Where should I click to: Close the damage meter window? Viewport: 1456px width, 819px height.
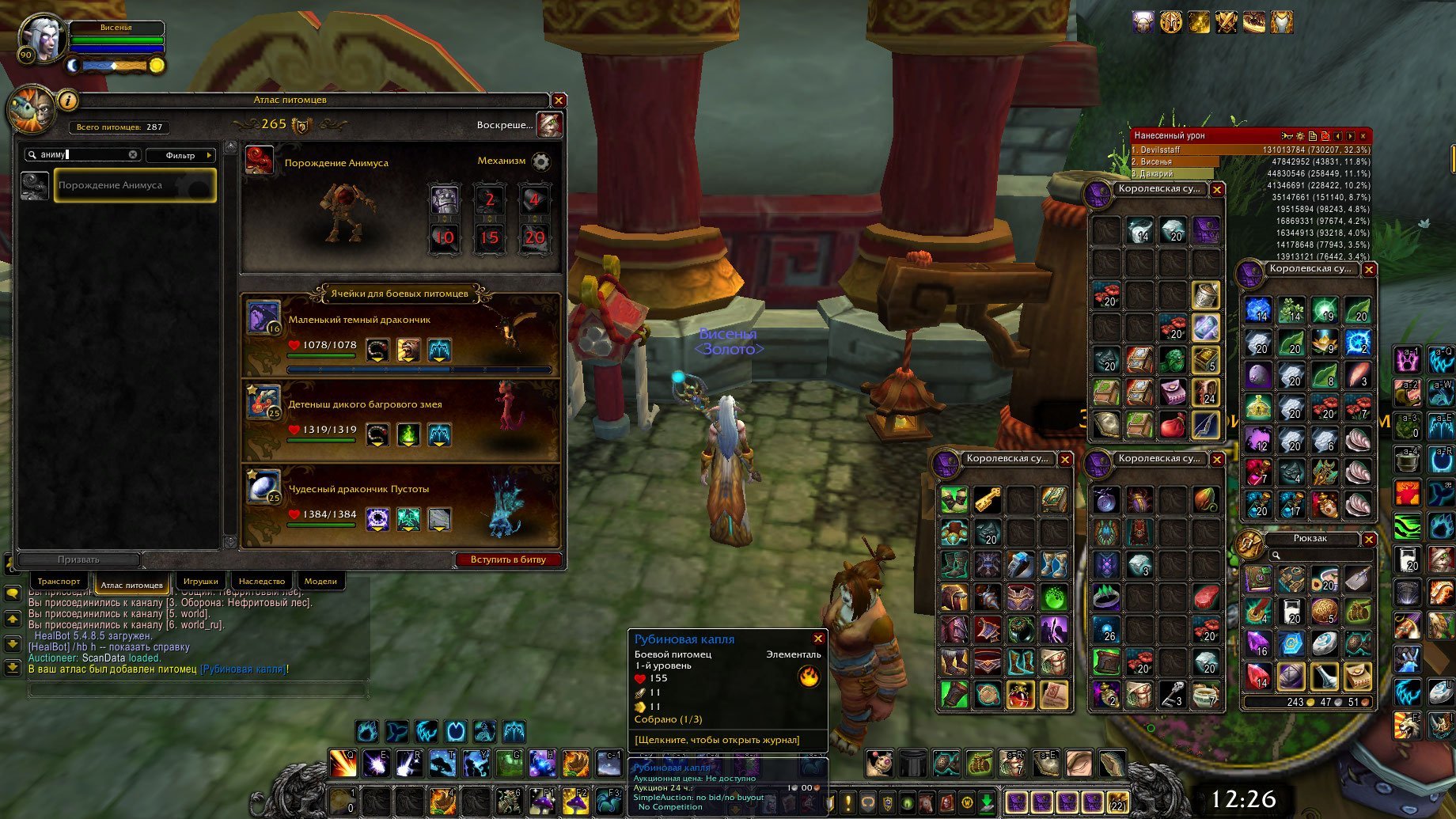pyautogui.click(x=1363, y=136)
